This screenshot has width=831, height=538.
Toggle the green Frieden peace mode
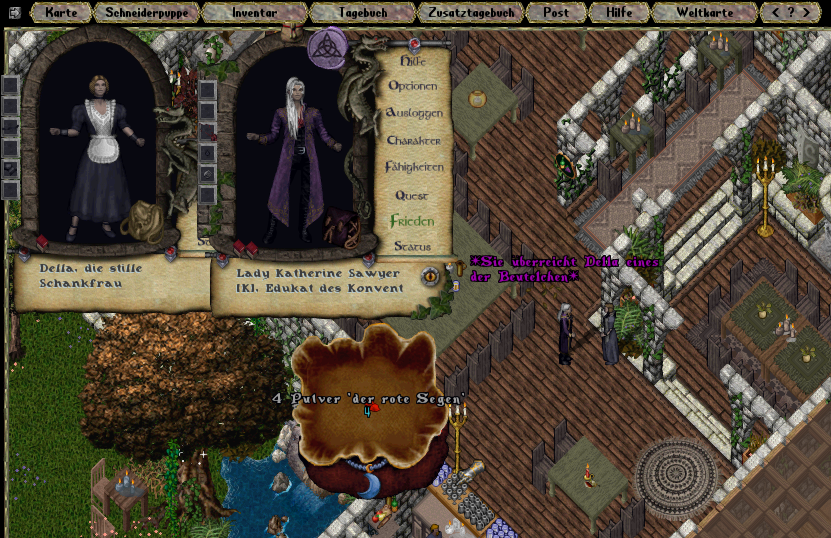pyautogui.click(x=412, y=220)
